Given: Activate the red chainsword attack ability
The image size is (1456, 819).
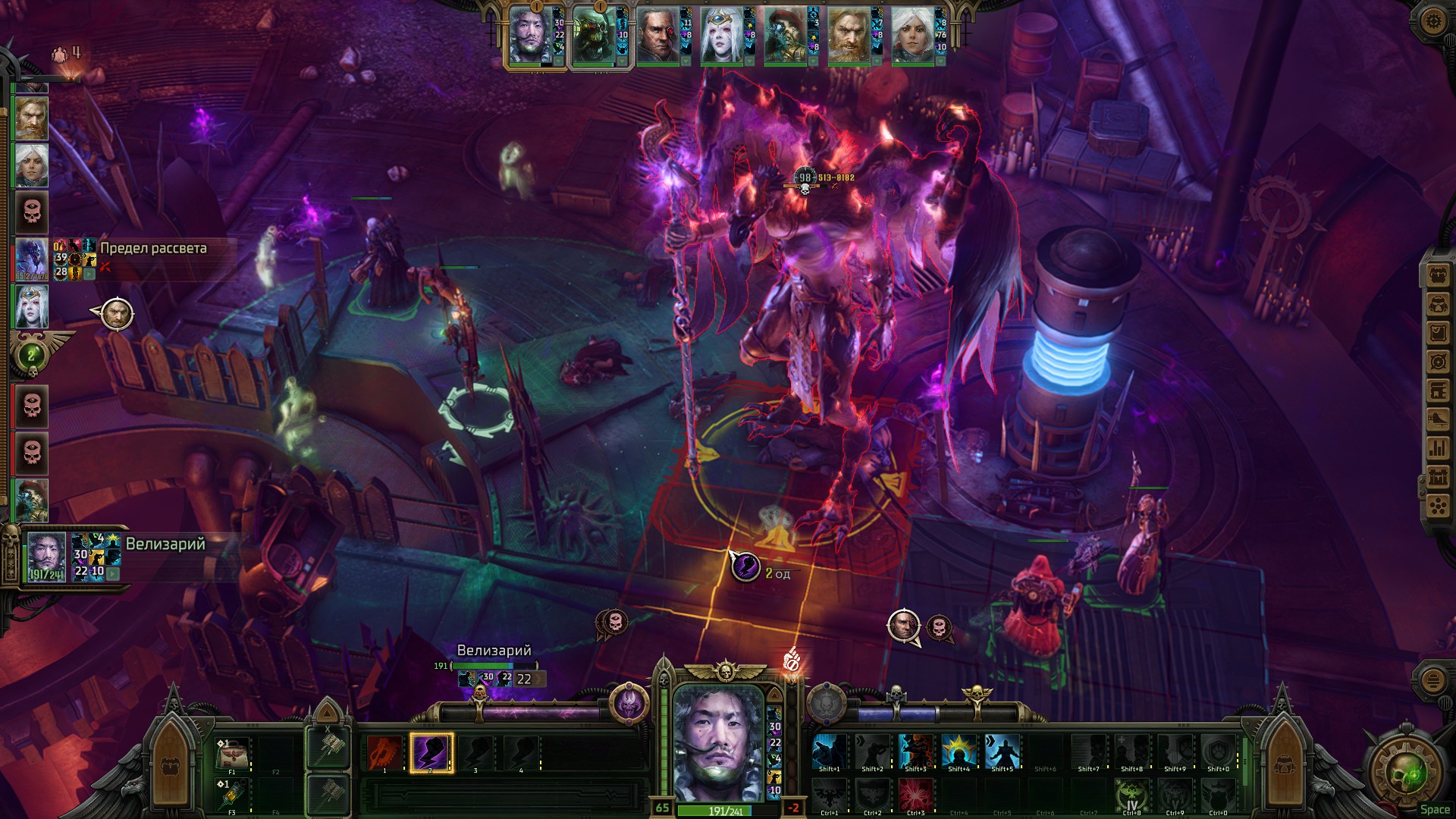Looking at the screenshot, I should tap(385, 753).
